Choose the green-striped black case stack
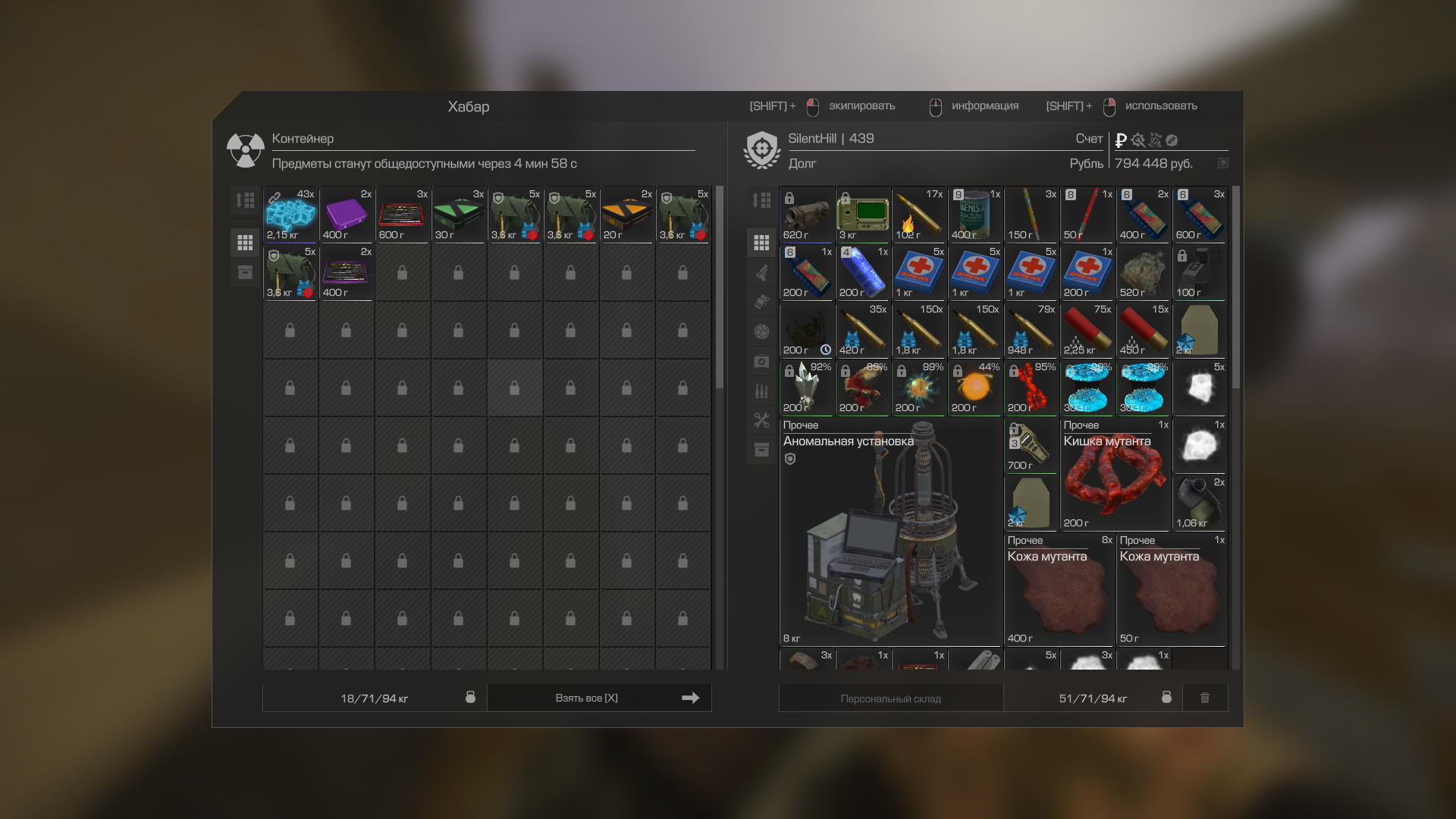Viewport: 1456px width, 819px height. pyautogui.click(x=459, y=215)
